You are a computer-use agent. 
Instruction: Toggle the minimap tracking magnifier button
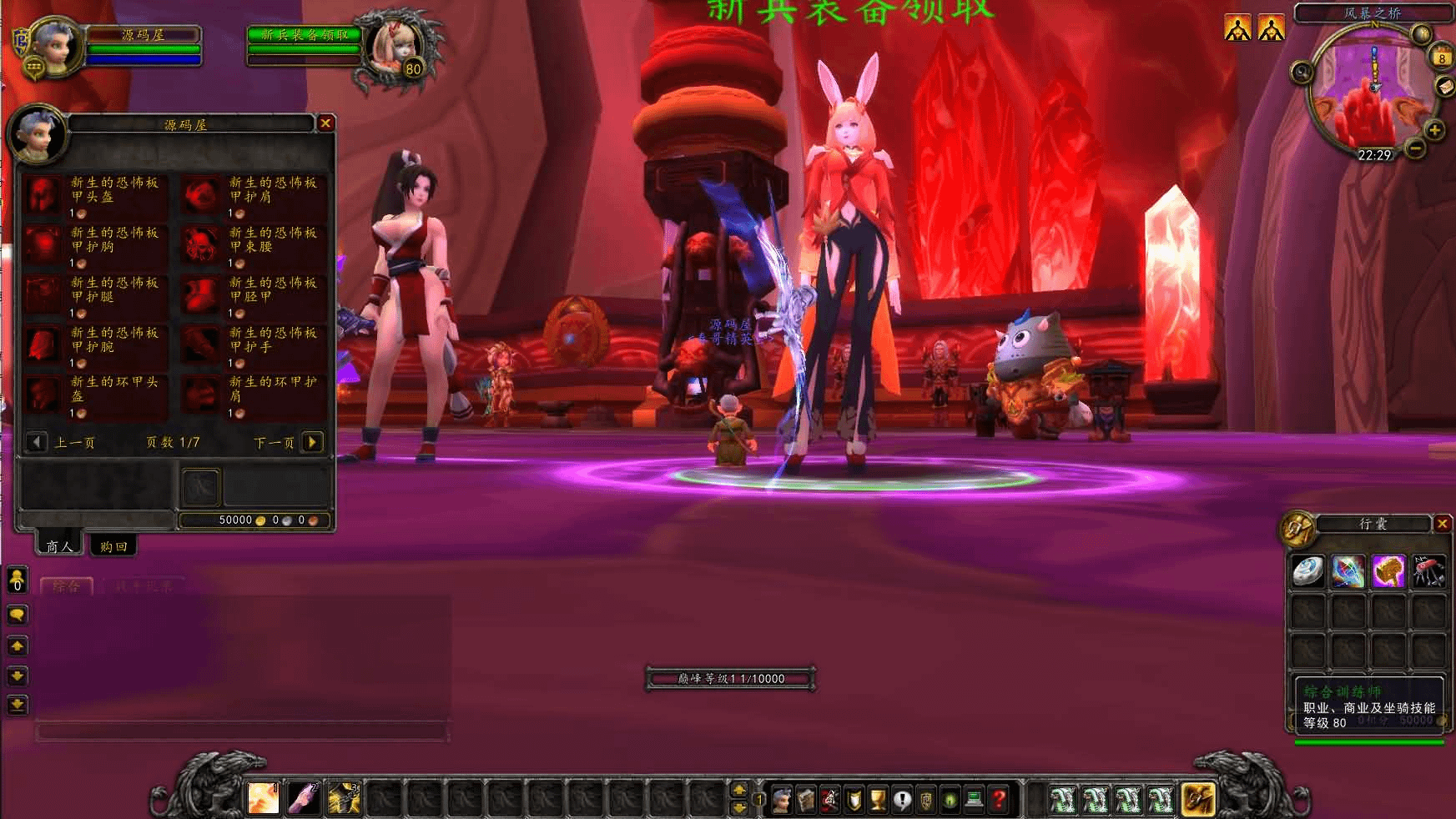1302,73
